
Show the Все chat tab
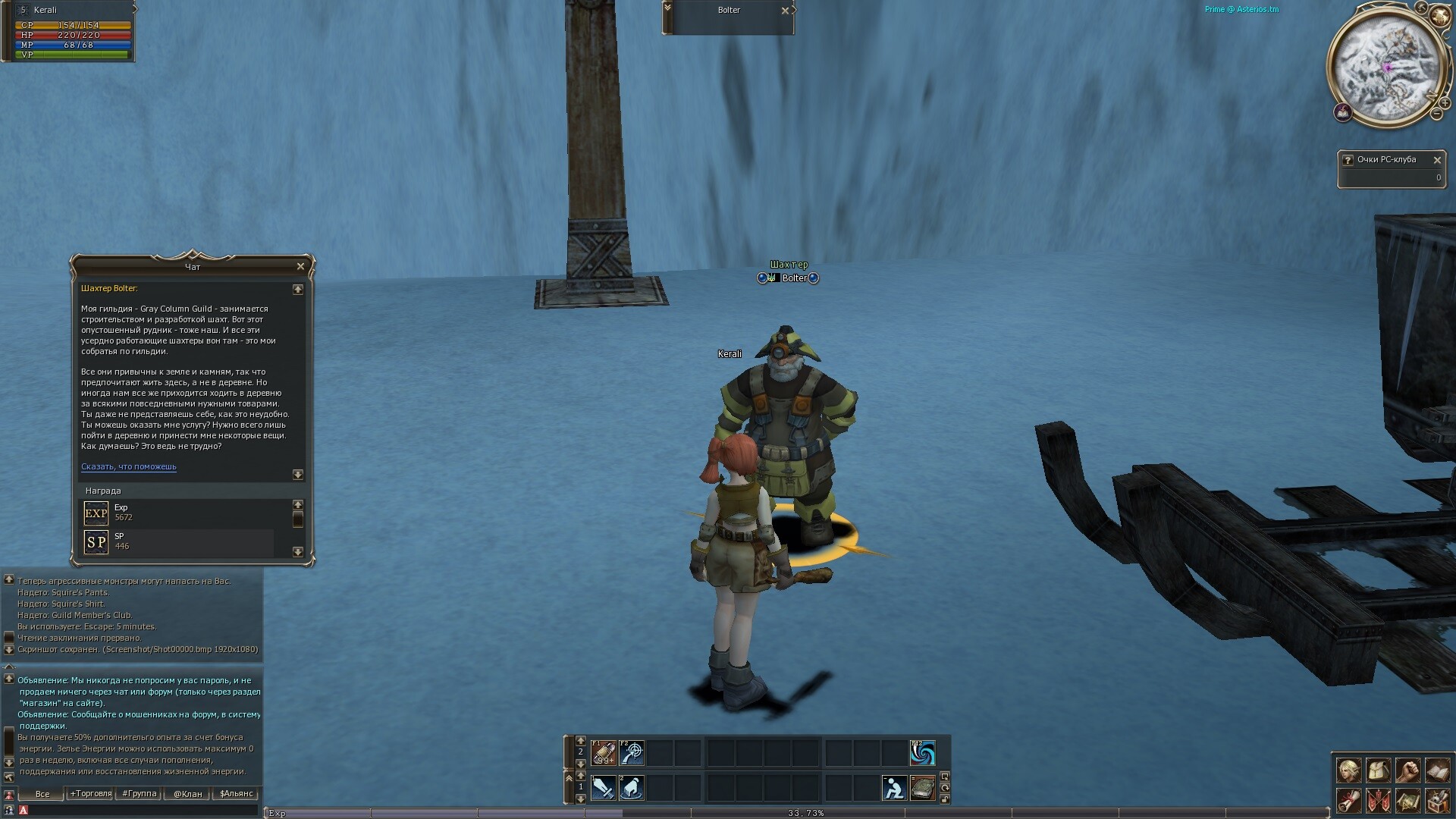coord(42,794)
